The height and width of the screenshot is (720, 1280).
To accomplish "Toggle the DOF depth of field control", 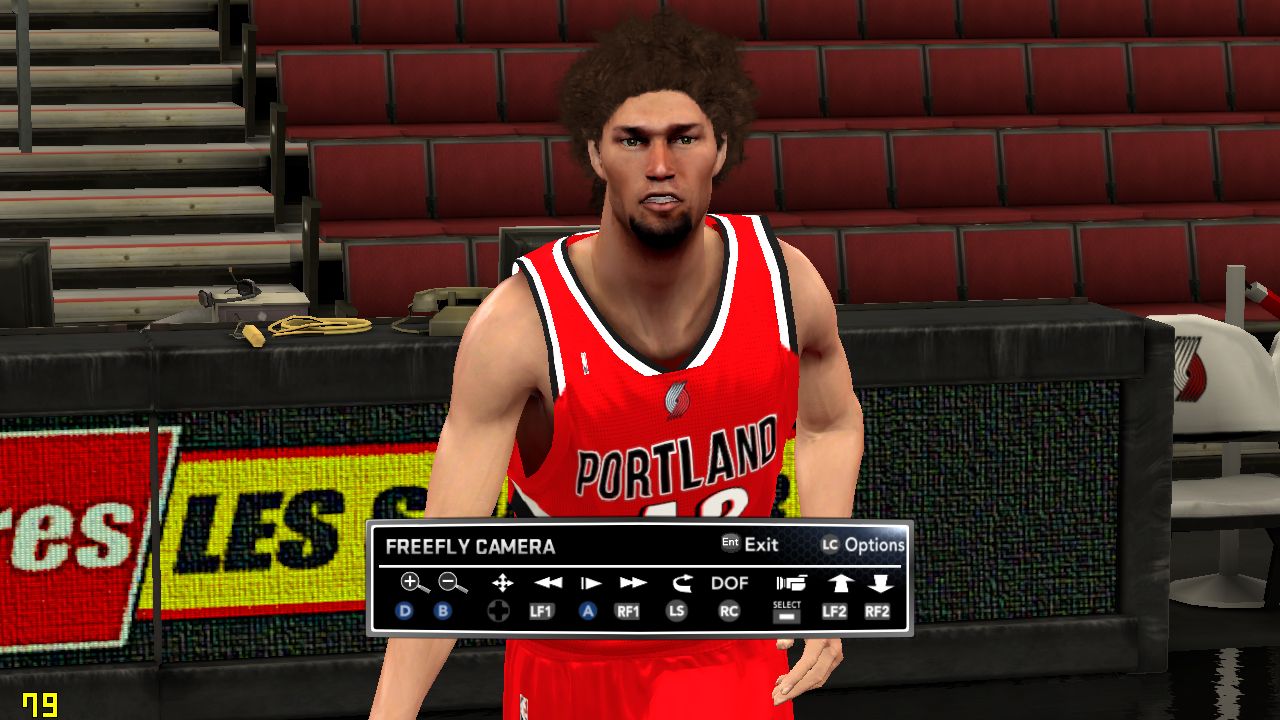I will pos(730,583).
